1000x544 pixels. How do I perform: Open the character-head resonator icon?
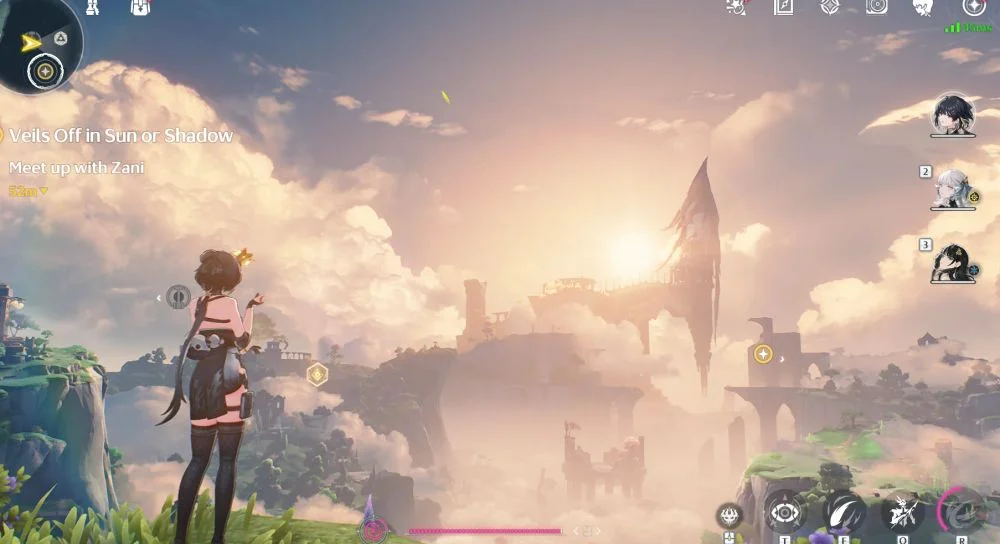923,7
